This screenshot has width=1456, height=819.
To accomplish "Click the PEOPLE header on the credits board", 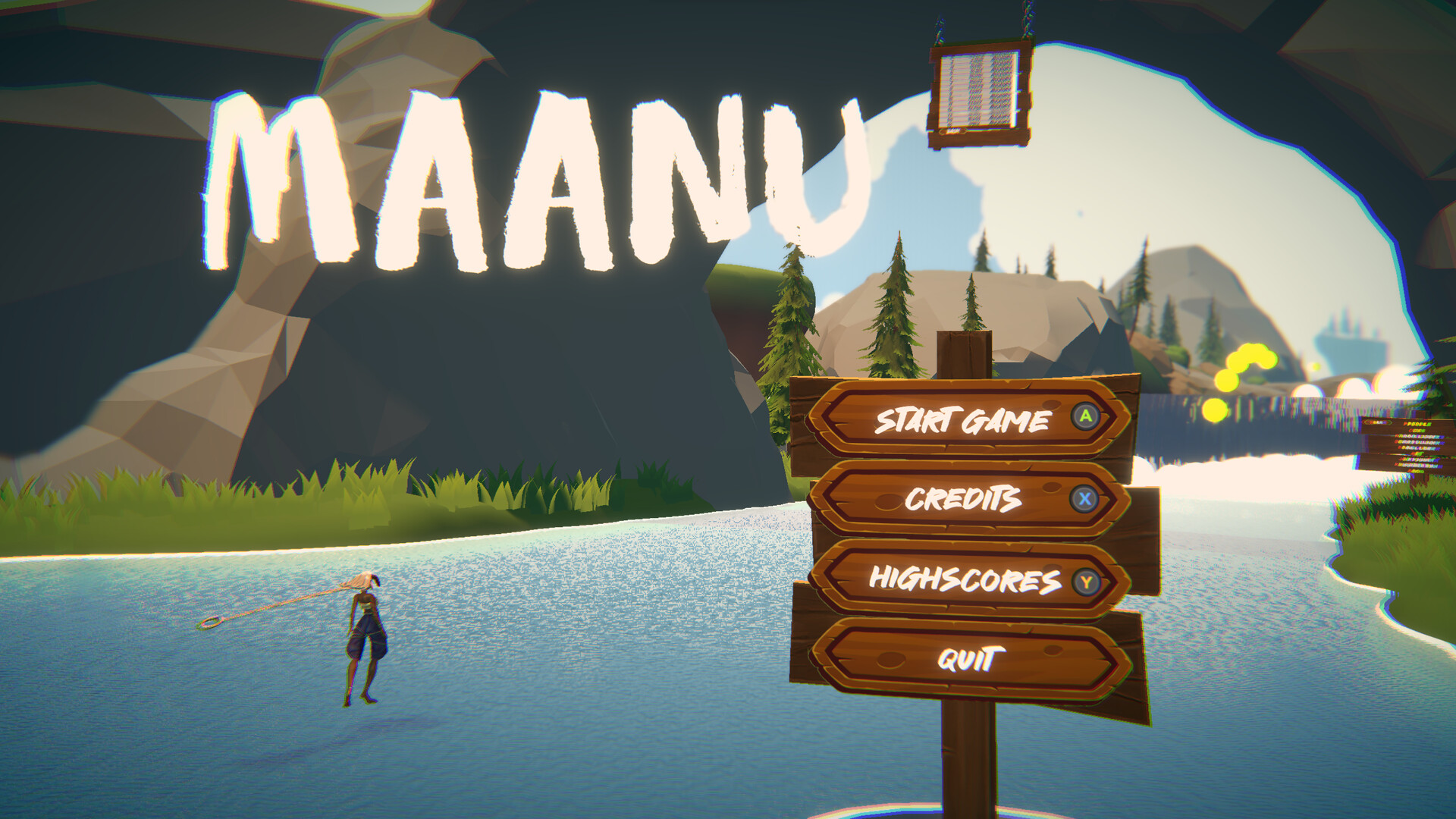I will (x=1417, y=424).
